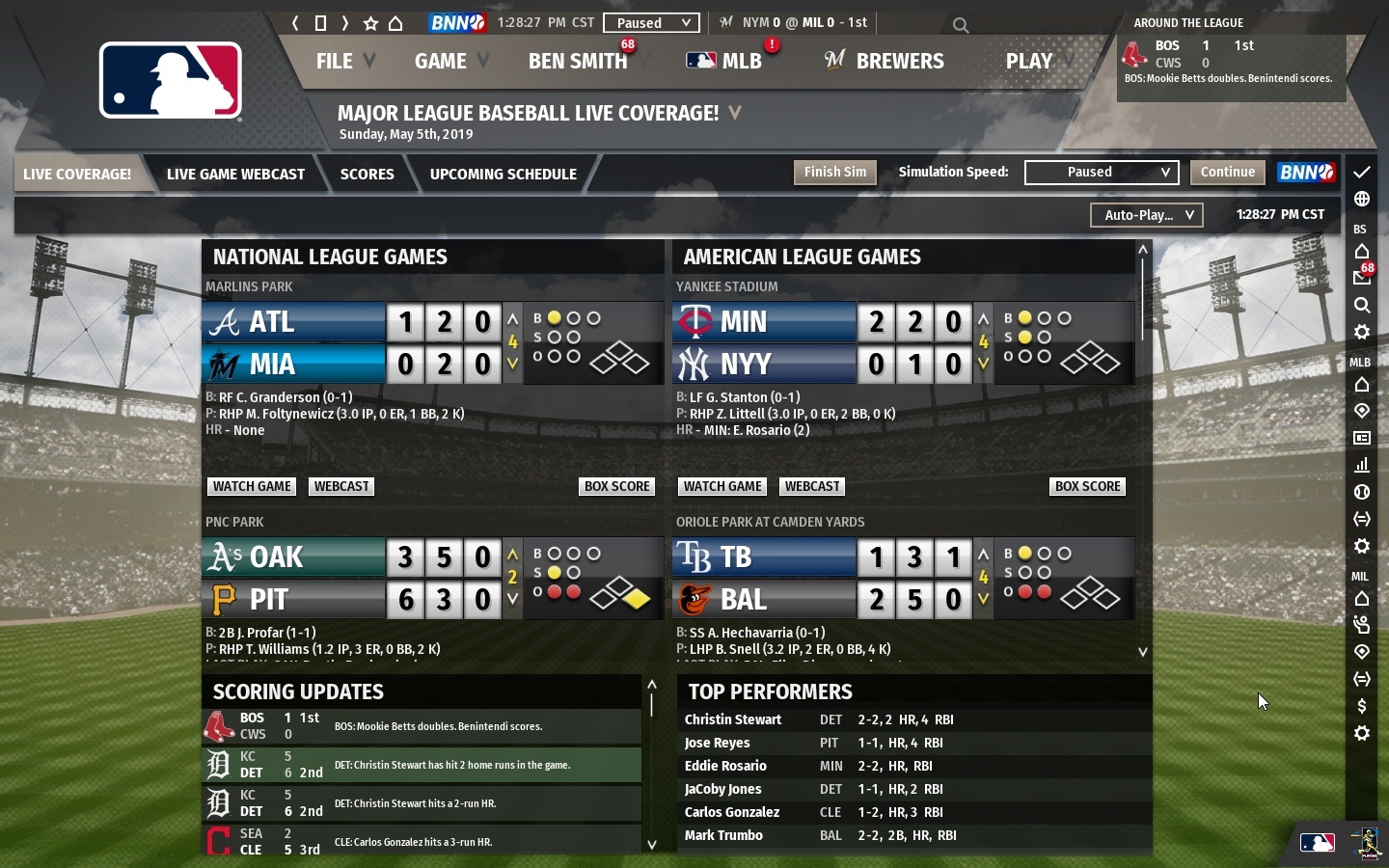The height and width of the screenshot is (868, 1389).
Task: Open Milwaukee finances via the dollar sign icon
Action: tap(1362, 706)
